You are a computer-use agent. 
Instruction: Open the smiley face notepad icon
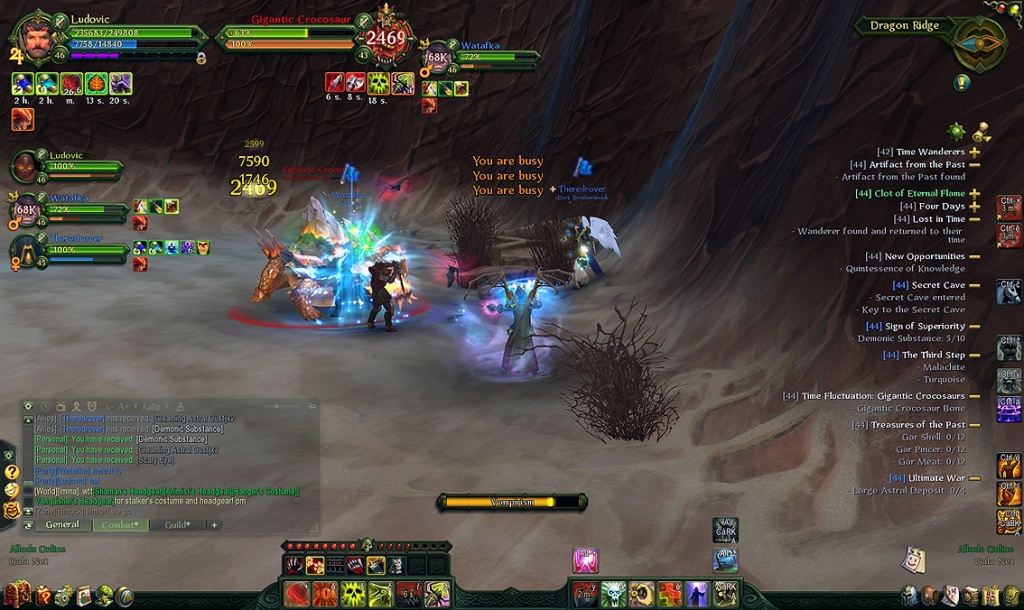tap(913, 560)
